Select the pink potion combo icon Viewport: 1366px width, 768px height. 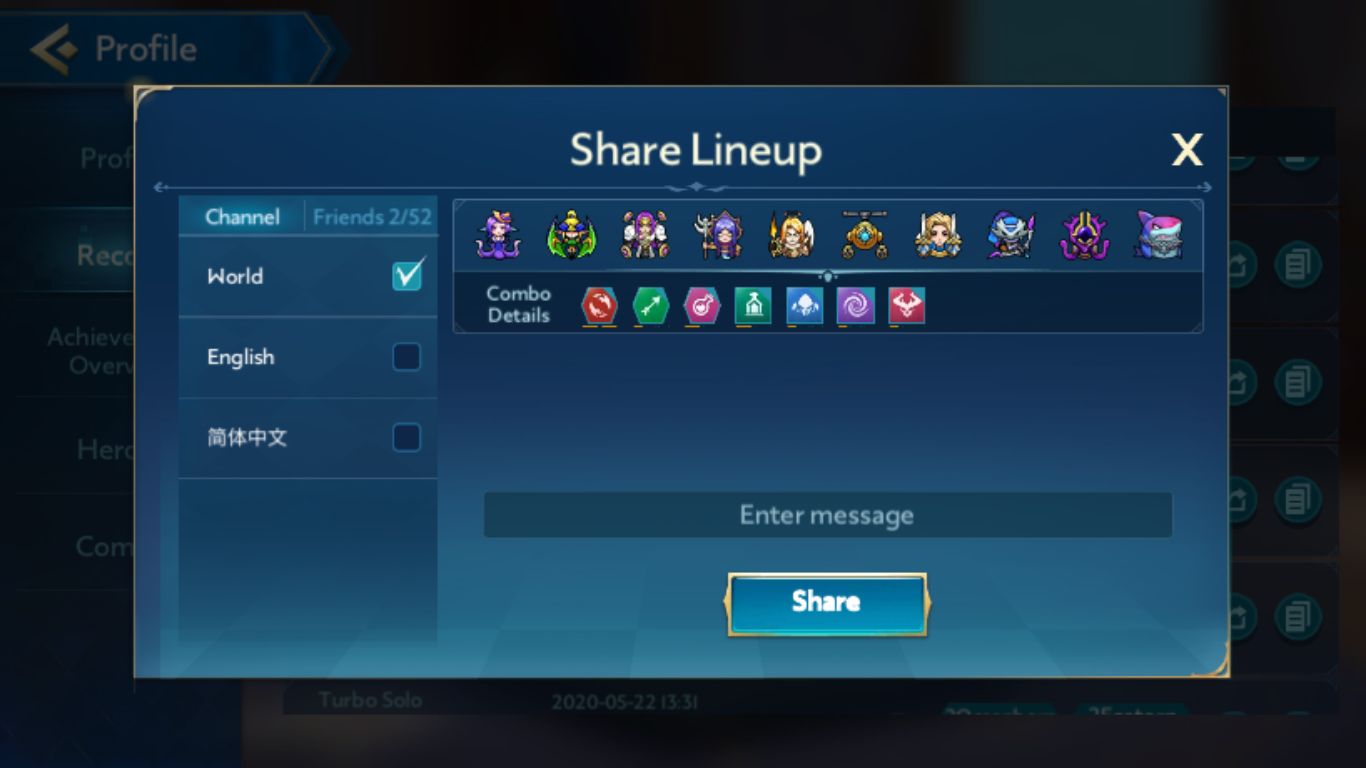[701, 306]
